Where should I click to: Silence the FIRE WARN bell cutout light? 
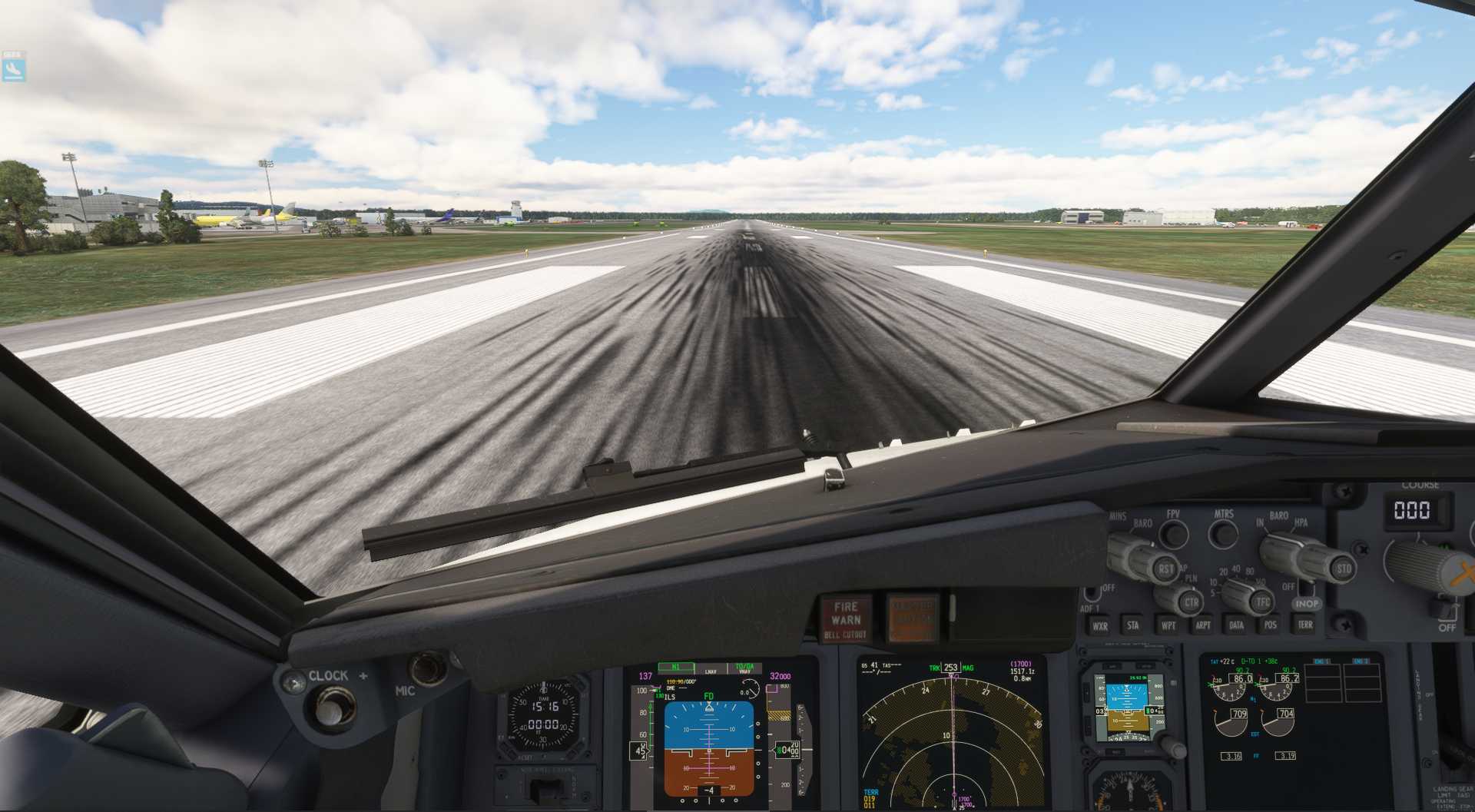click(845, 619)
